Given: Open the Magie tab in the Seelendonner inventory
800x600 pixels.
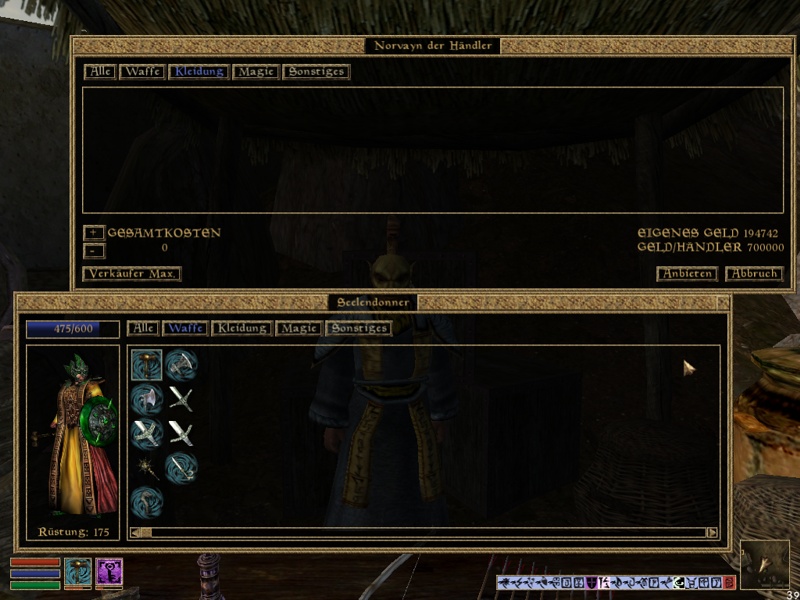Looking at the screenshot, I should click(x=298, y=328).
